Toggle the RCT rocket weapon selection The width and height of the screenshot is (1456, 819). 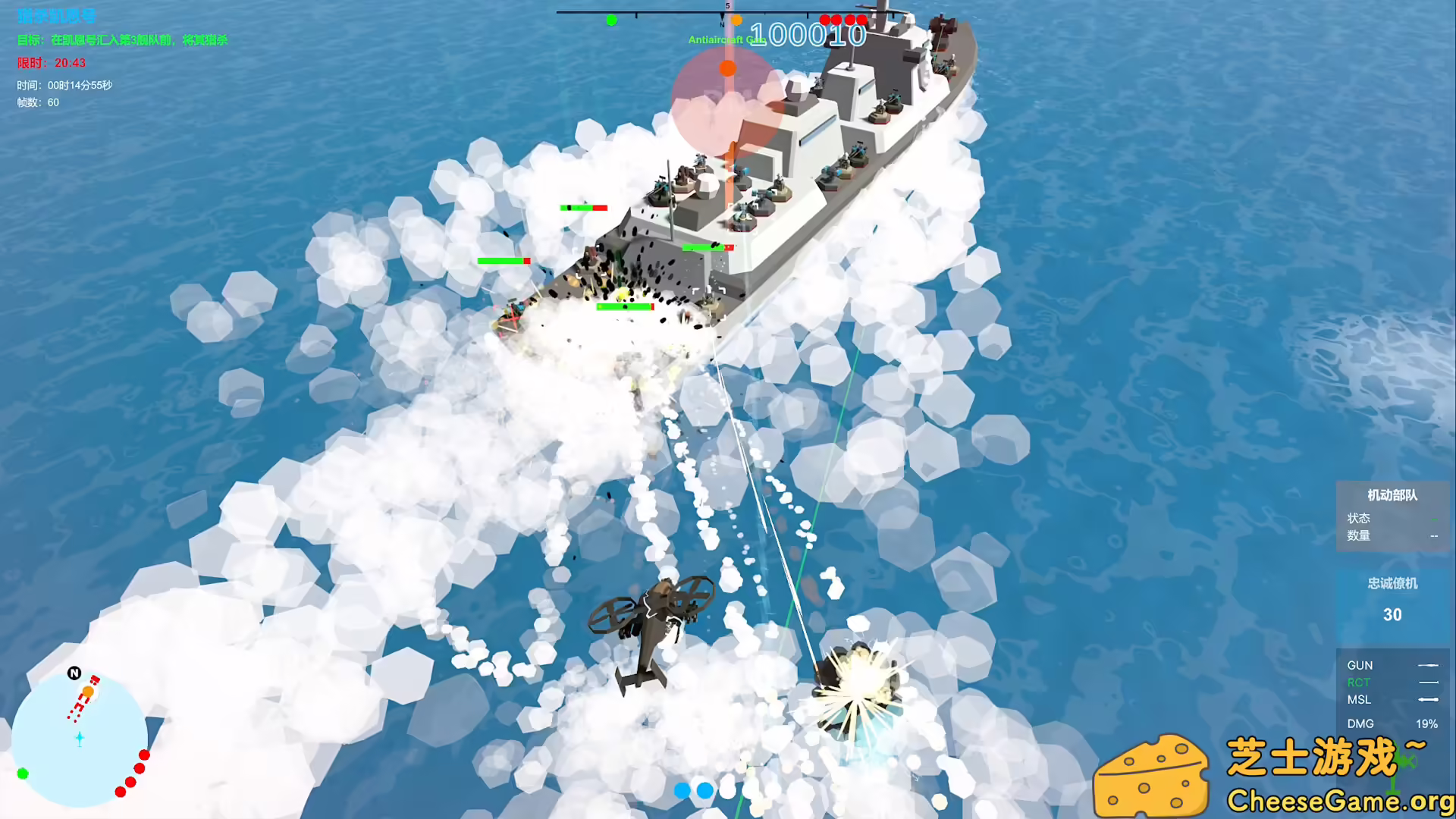(x=1358, y=682)
